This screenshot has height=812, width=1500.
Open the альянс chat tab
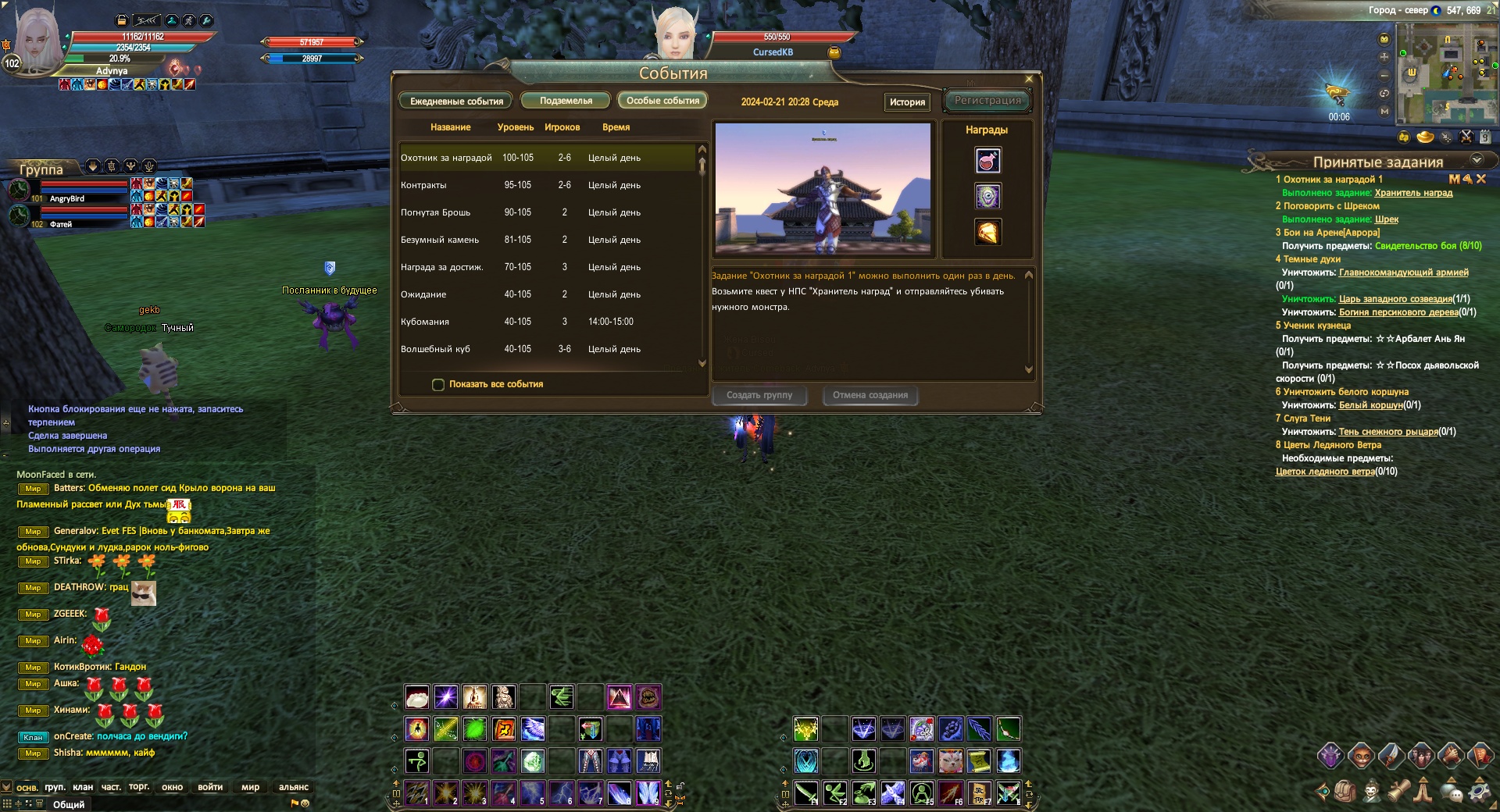coord(294,787)
